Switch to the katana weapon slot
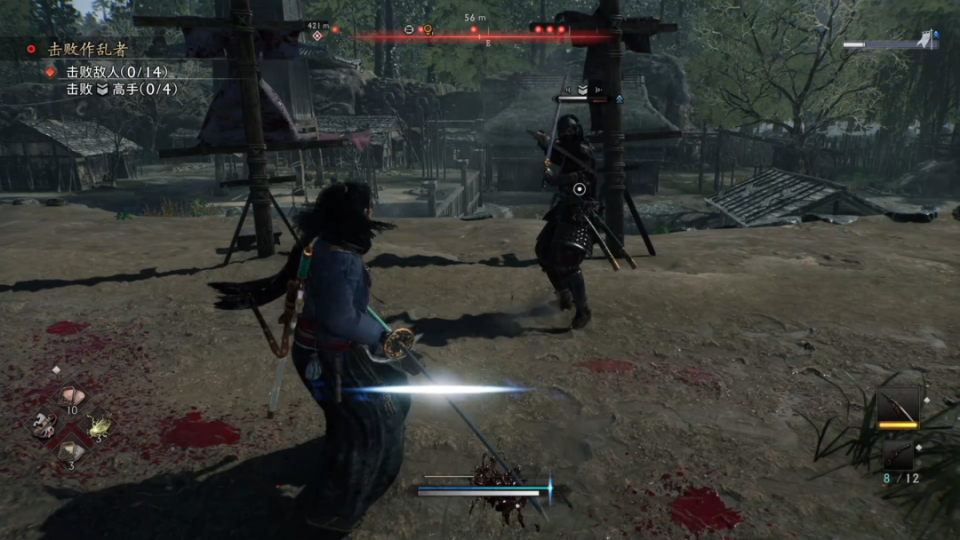 [898, 407]
